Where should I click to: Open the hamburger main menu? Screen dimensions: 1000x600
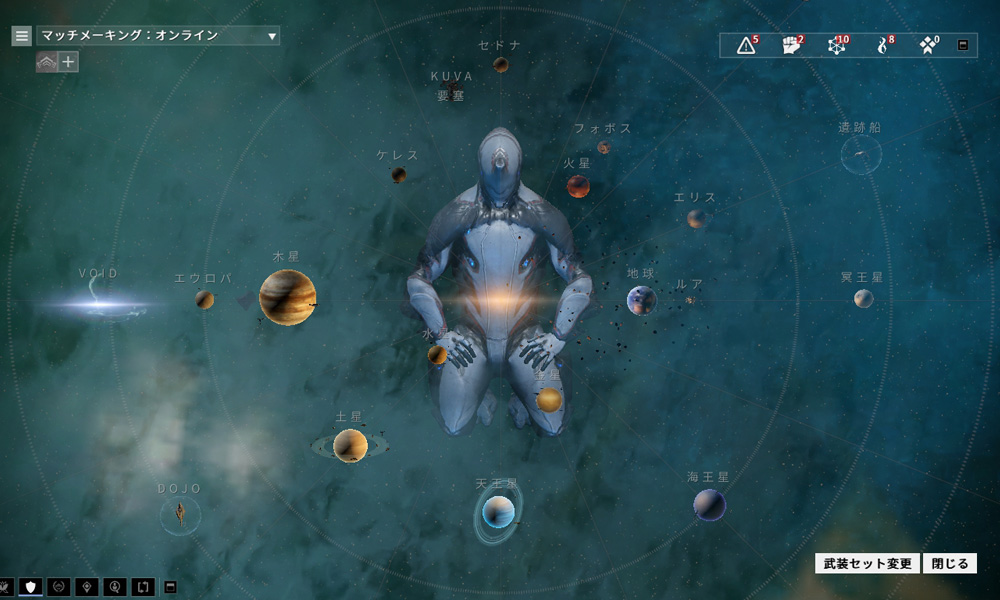21,36
